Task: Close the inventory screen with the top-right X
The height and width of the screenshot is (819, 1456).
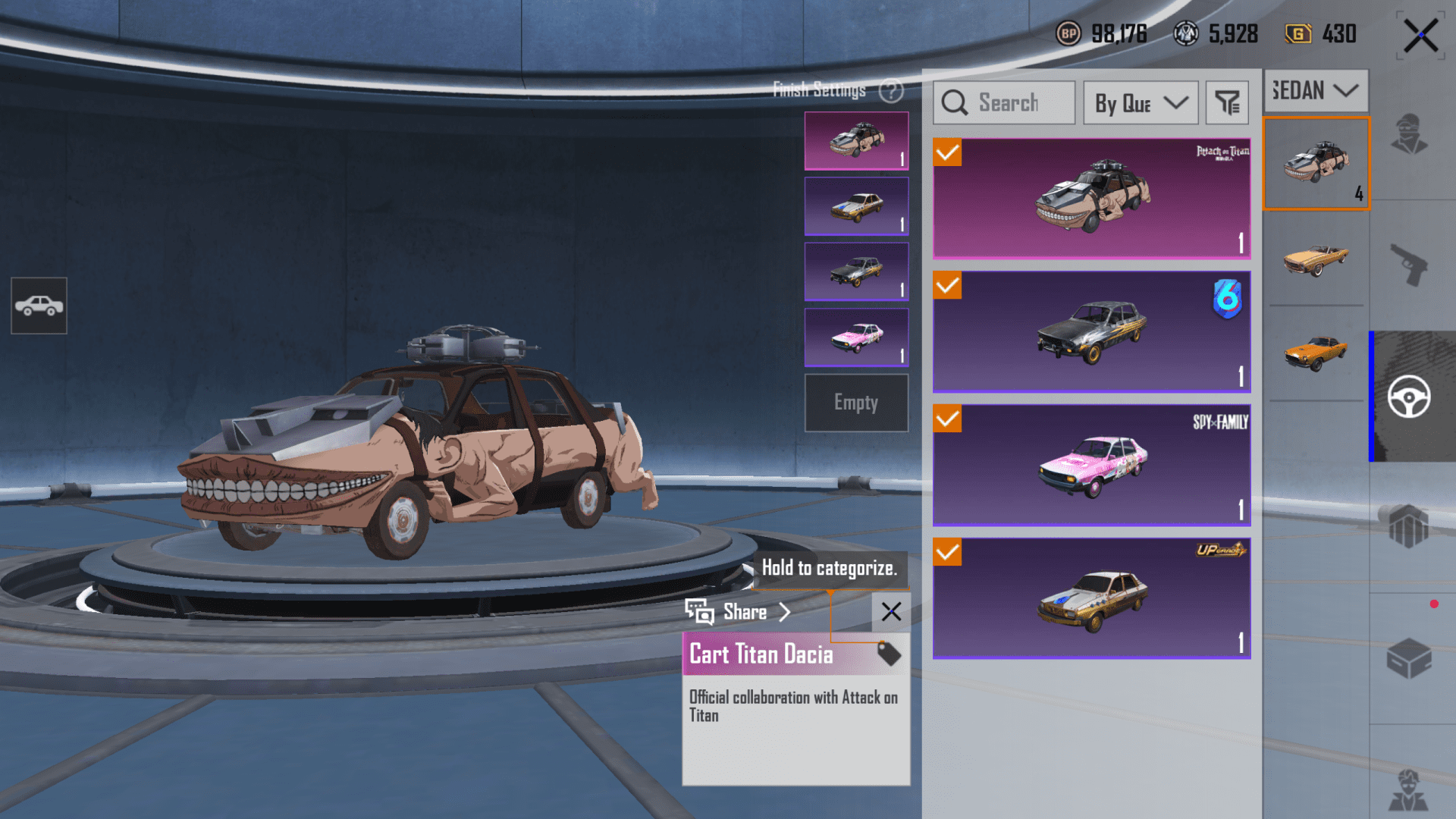Action: 1420,36
